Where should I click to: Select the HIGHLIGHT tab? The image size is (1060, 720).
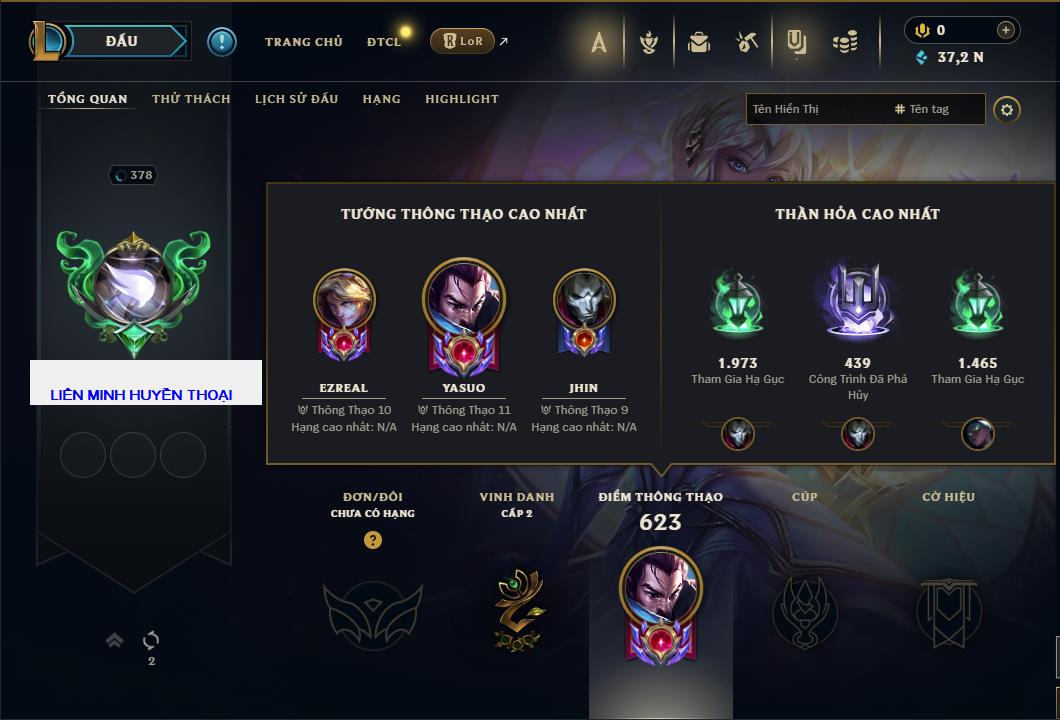[x=461, y=99]
